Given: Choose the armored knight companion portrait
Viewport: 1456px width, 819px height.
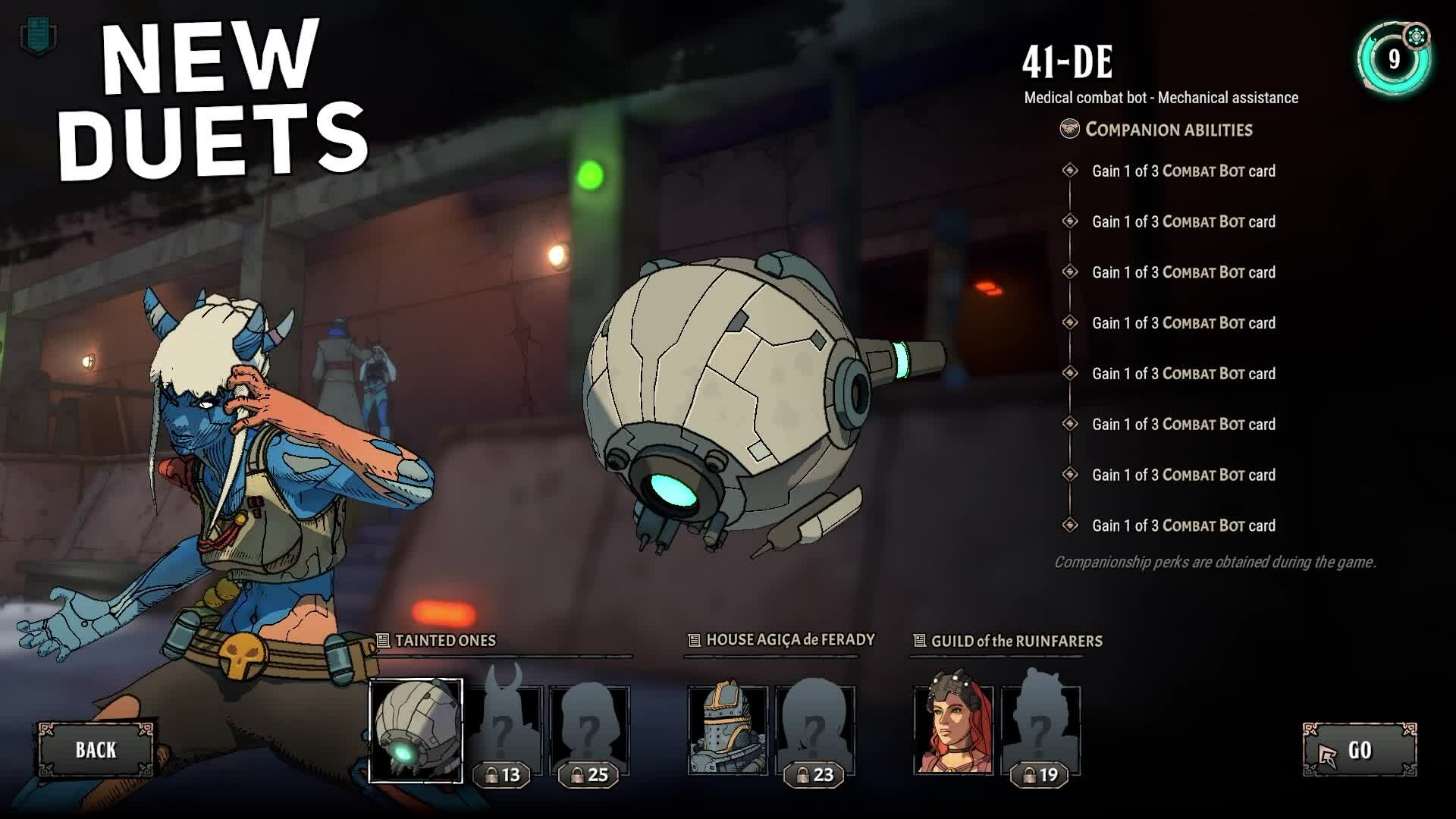Looking at the screenshot, I should (727, 730).
